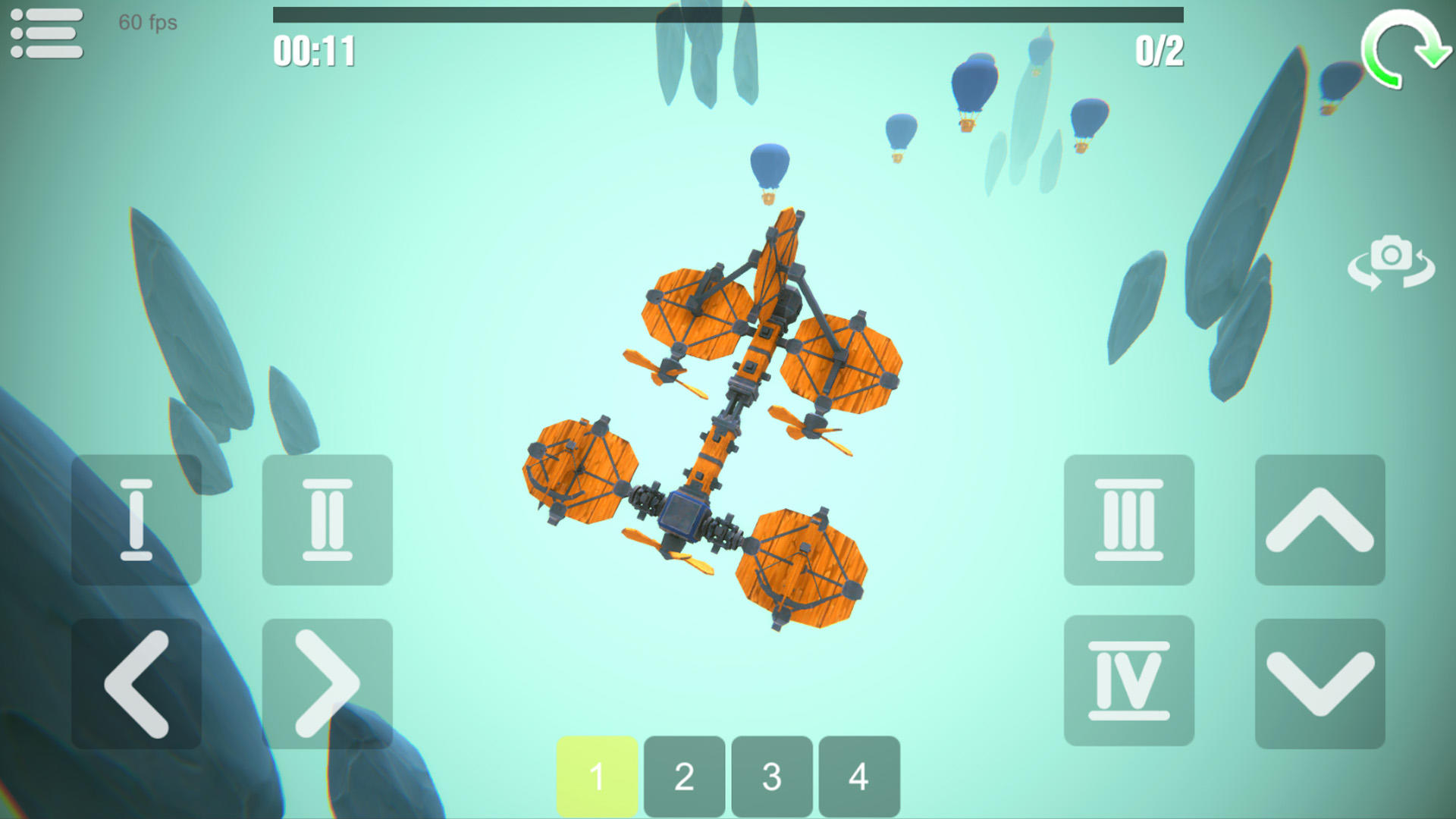Click the mission timer display
The height and width of the screenshot is (819, 1456).
pyautogui.click(x=315, y=49)
